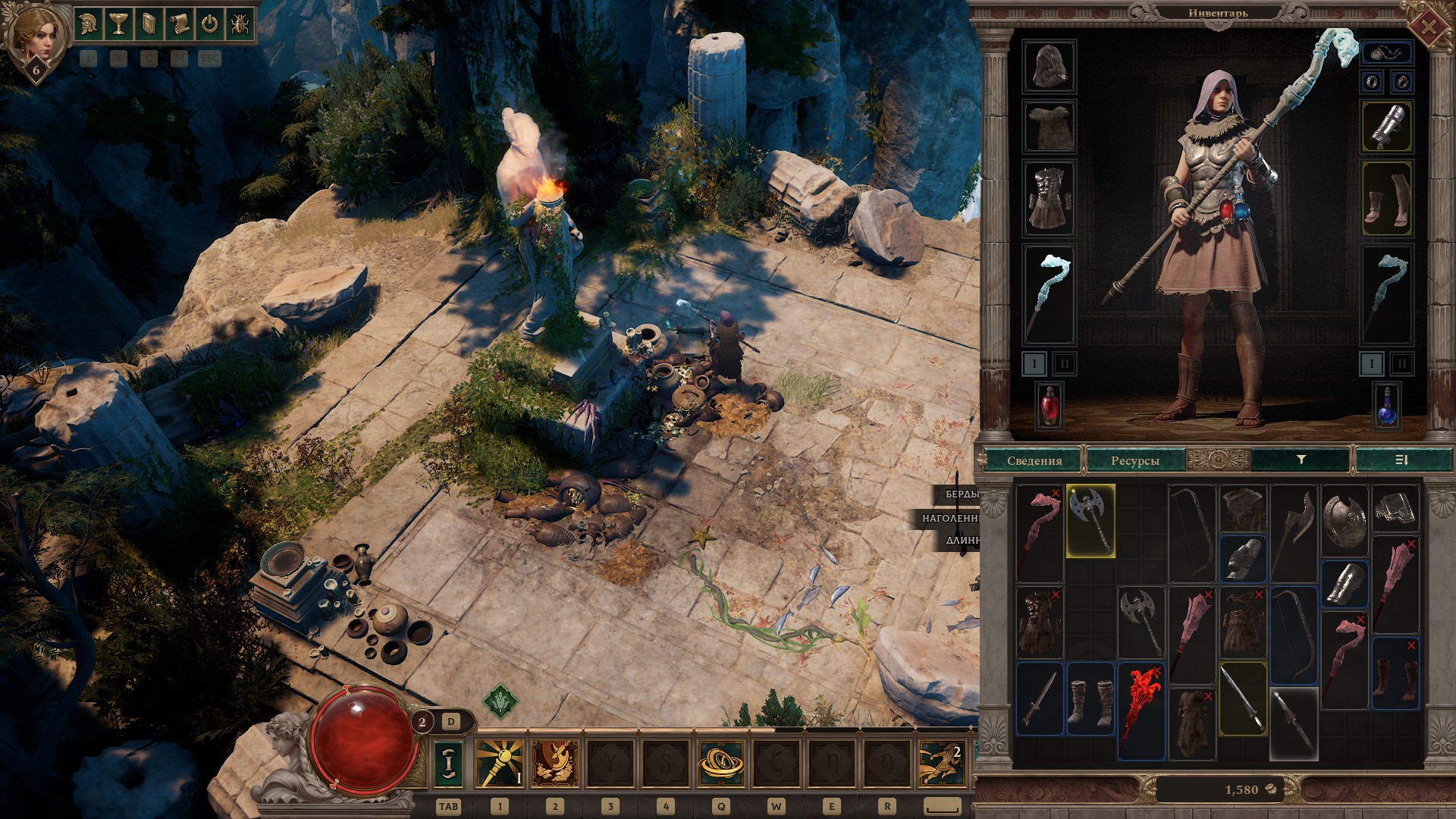
Task: Click the power button menu icon
Action: (x=209, y=24)
